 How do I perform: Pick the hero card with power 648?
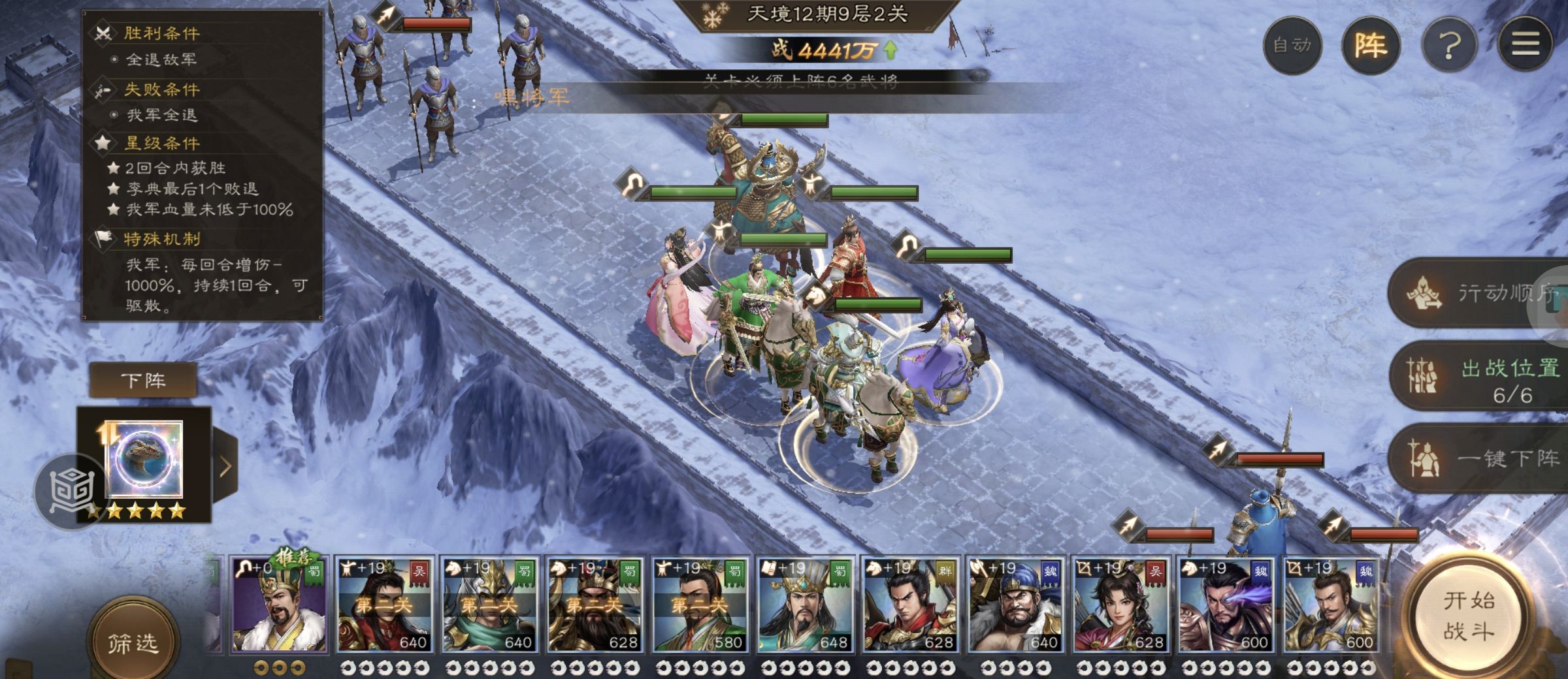805,605
